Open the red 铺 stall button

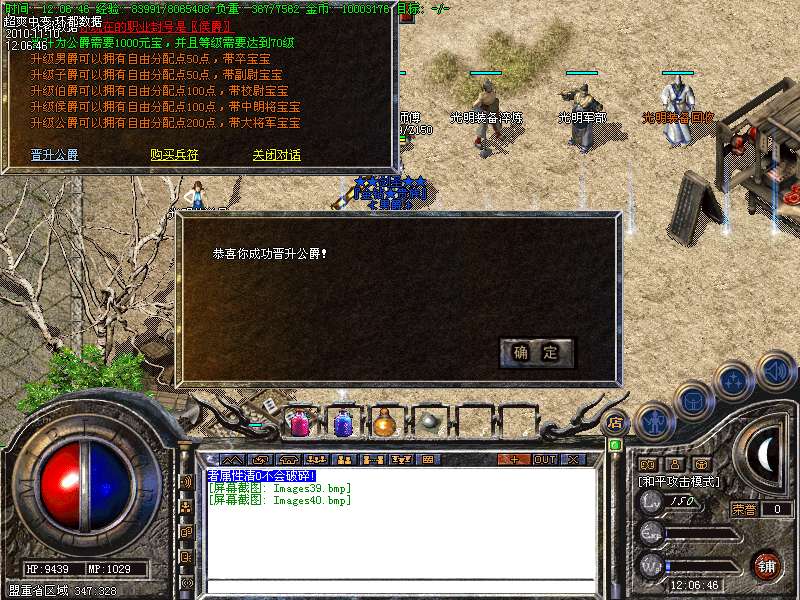point(766,565)
